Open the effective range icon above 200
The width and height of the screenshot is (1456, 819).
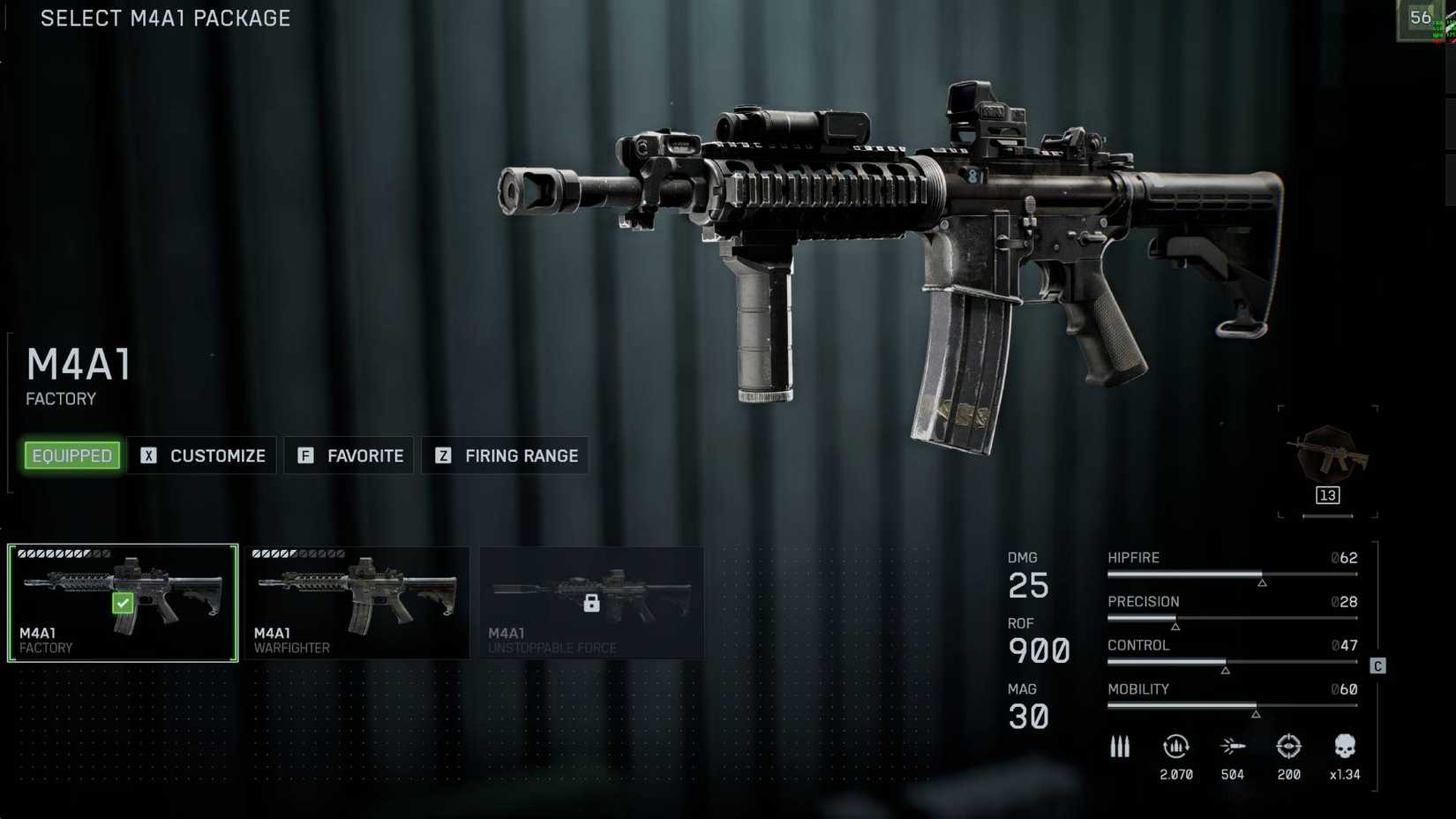[1289, 746]
